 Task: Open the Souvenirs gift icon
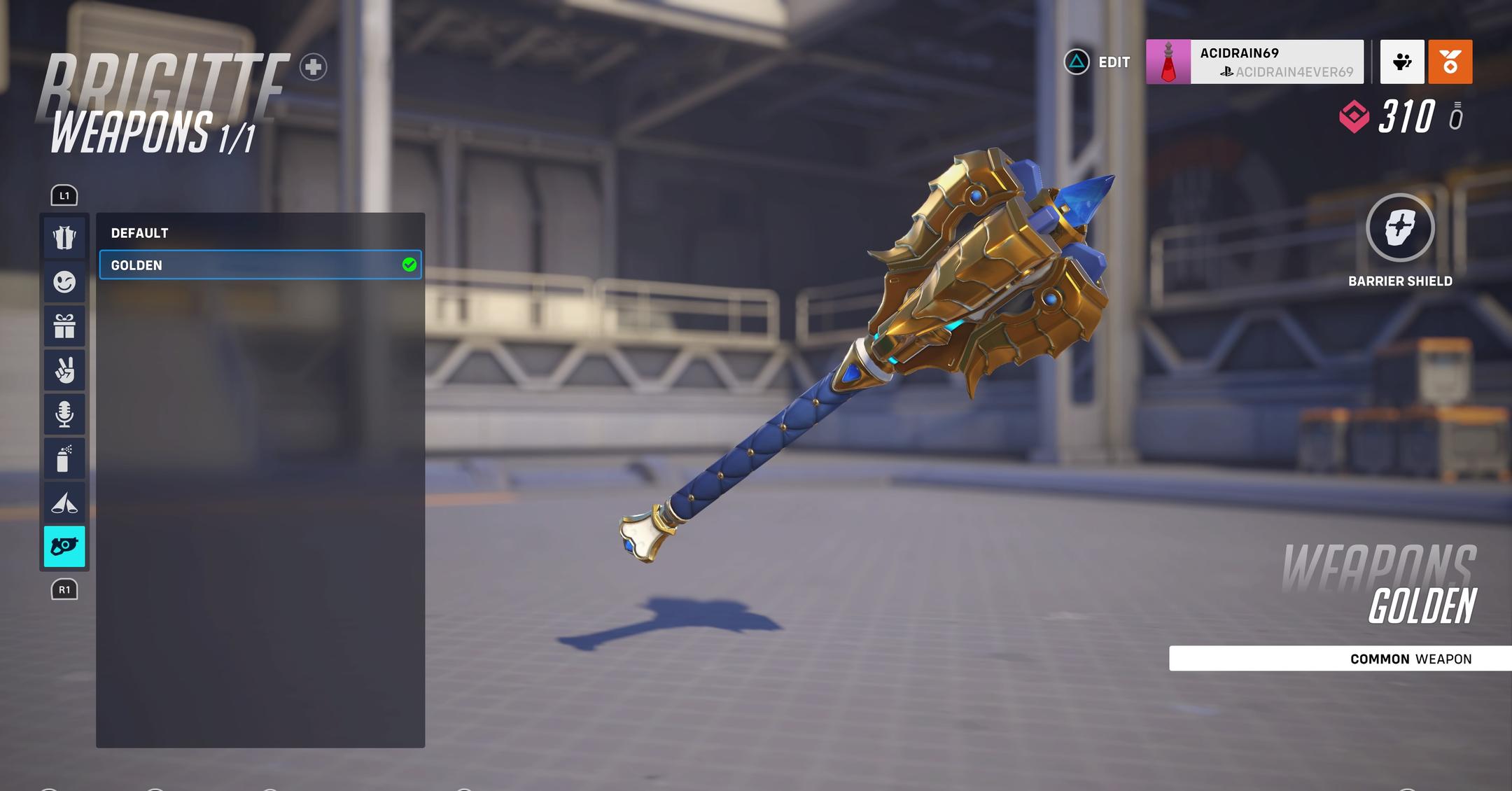pos(64,325)
